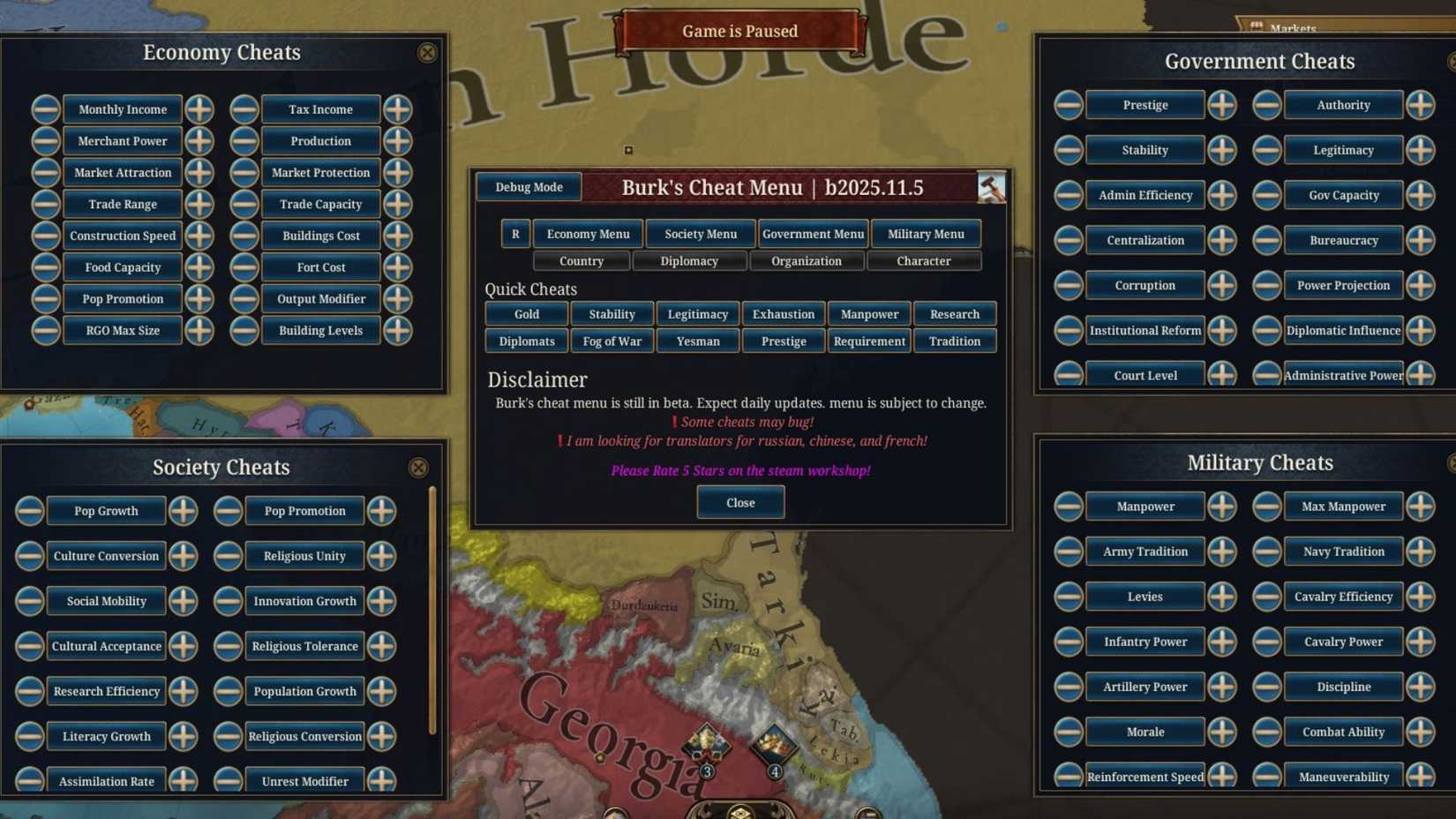Activate the Gold quick cheat
The width and height of the screenshot is (1456, 819).
click(x=526, y=313)
